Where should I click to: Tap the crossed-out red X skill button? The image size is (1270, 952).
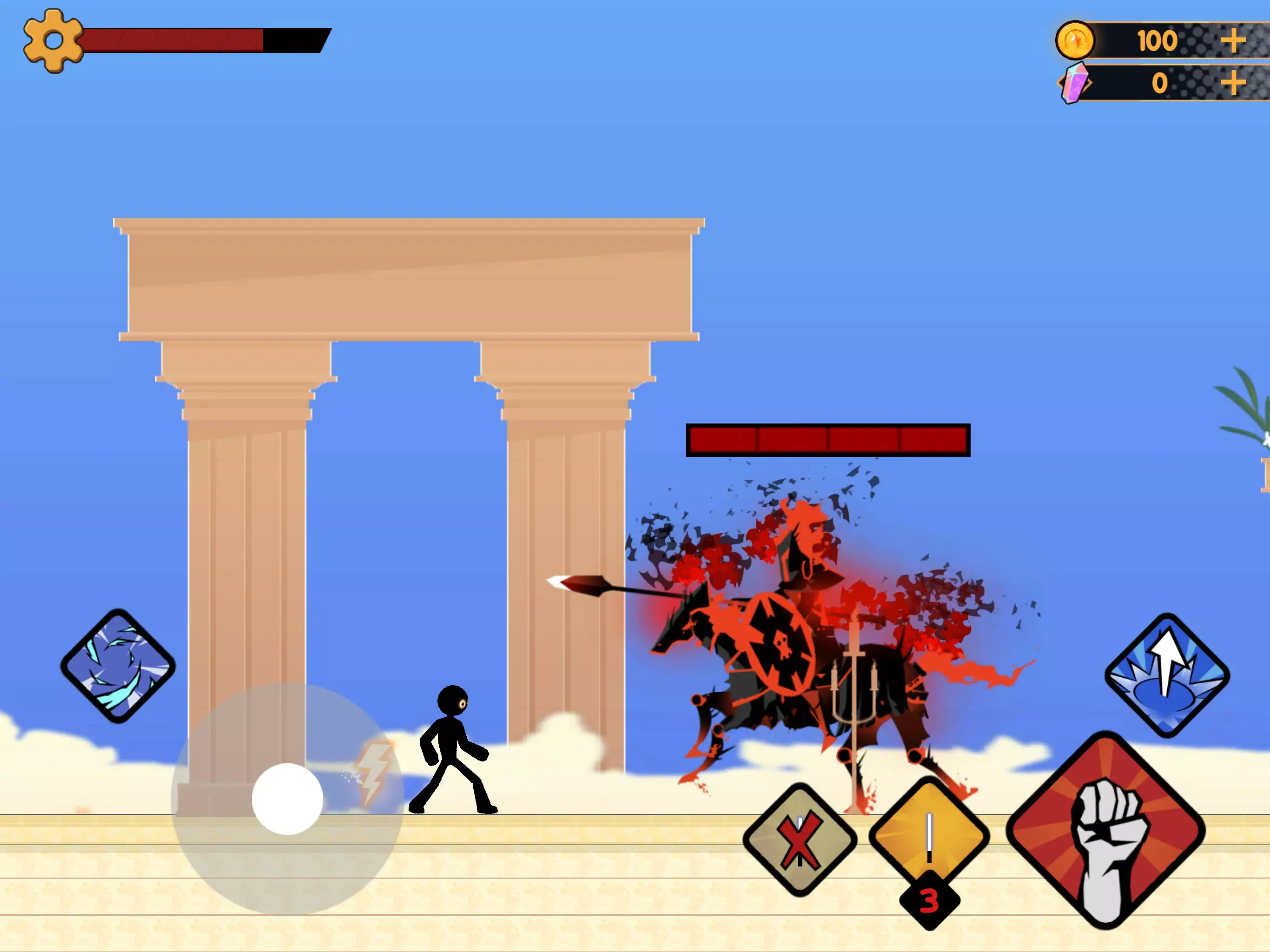[800, 840]
